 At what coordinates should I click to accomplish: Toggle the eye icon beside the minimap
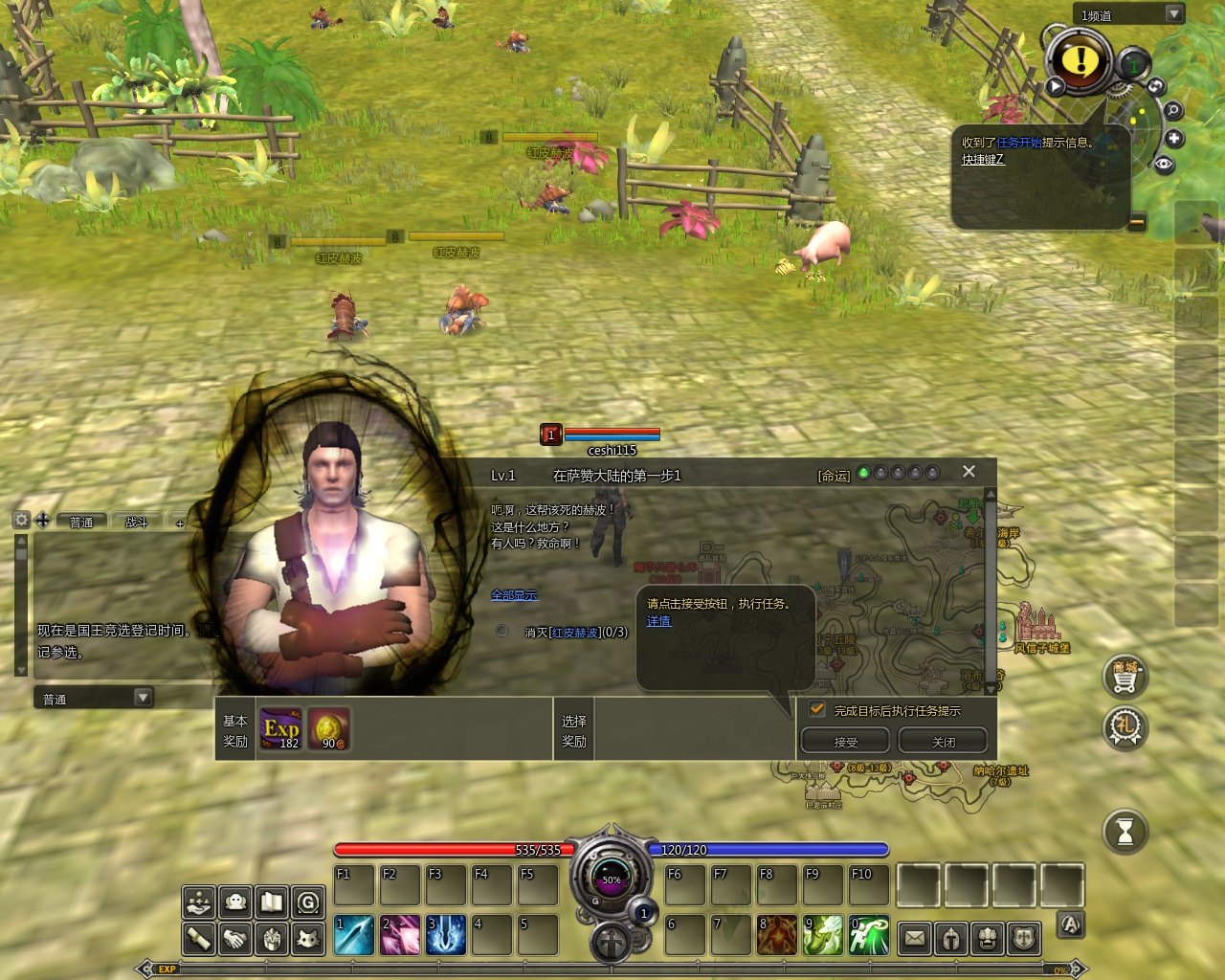1164,165
